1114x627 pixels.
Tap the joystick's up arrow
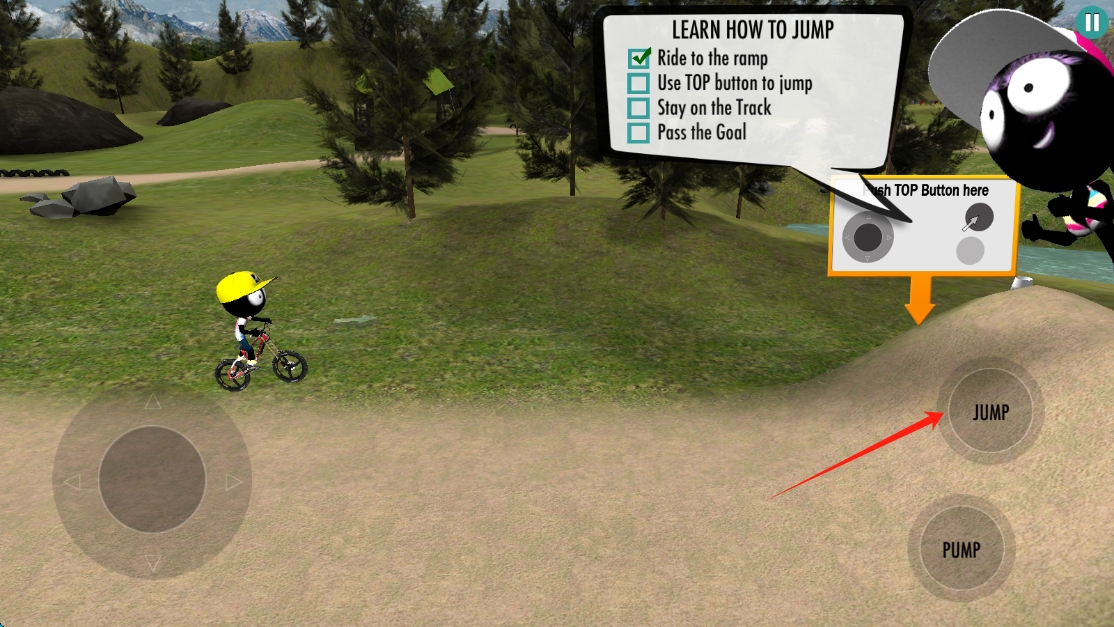[x=152, y=403]
